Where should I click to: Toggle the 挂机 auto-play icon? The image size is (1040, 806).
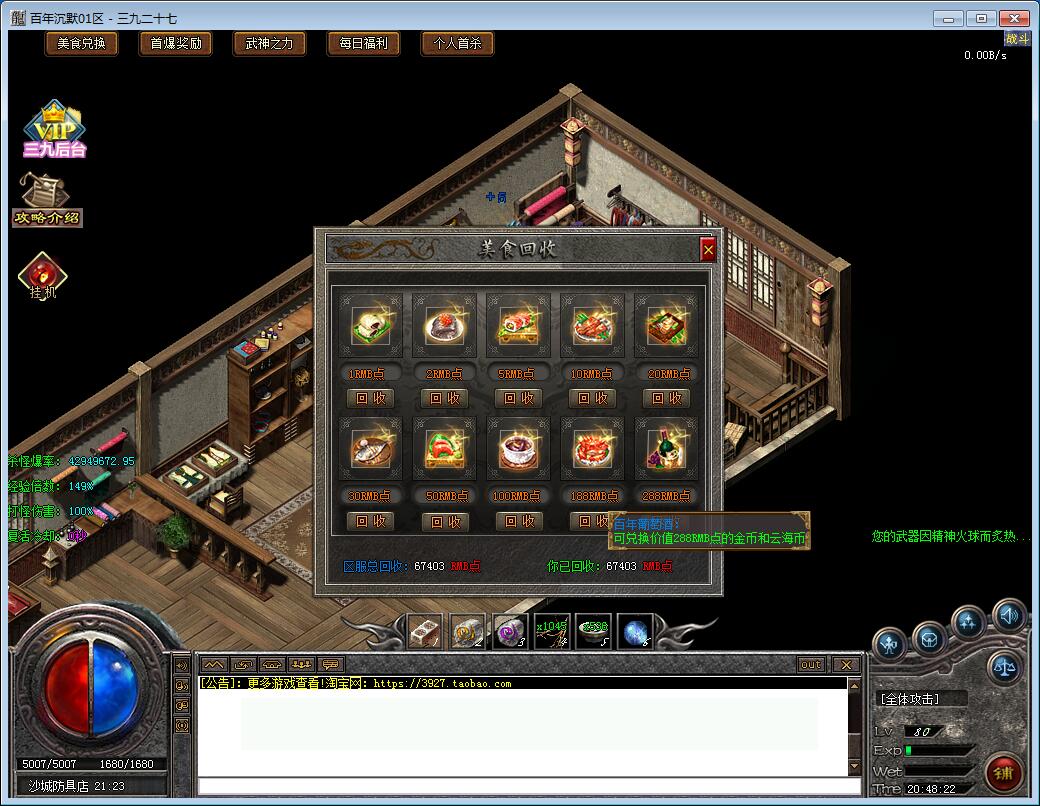click(43, 277)
